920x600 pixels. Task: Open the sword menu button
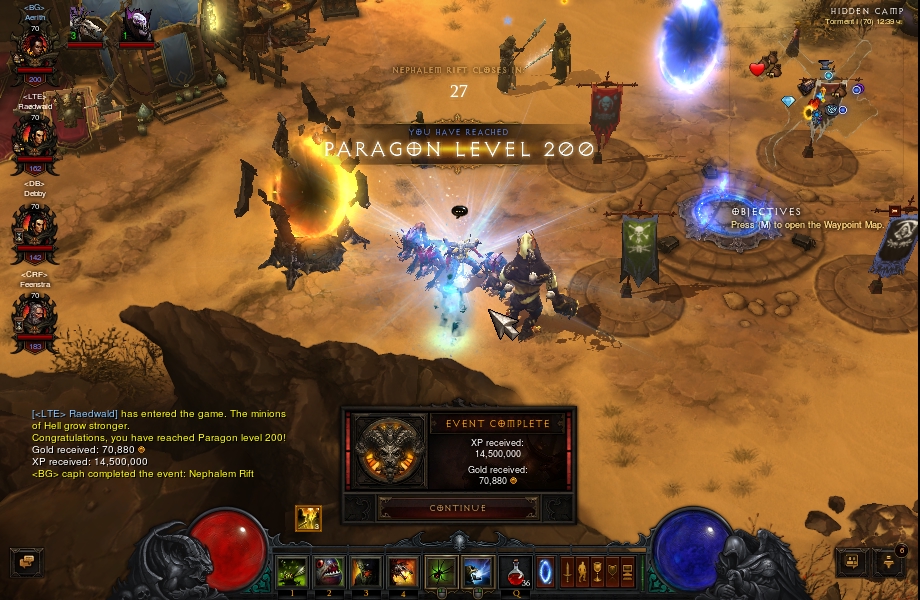pos(567,571)
